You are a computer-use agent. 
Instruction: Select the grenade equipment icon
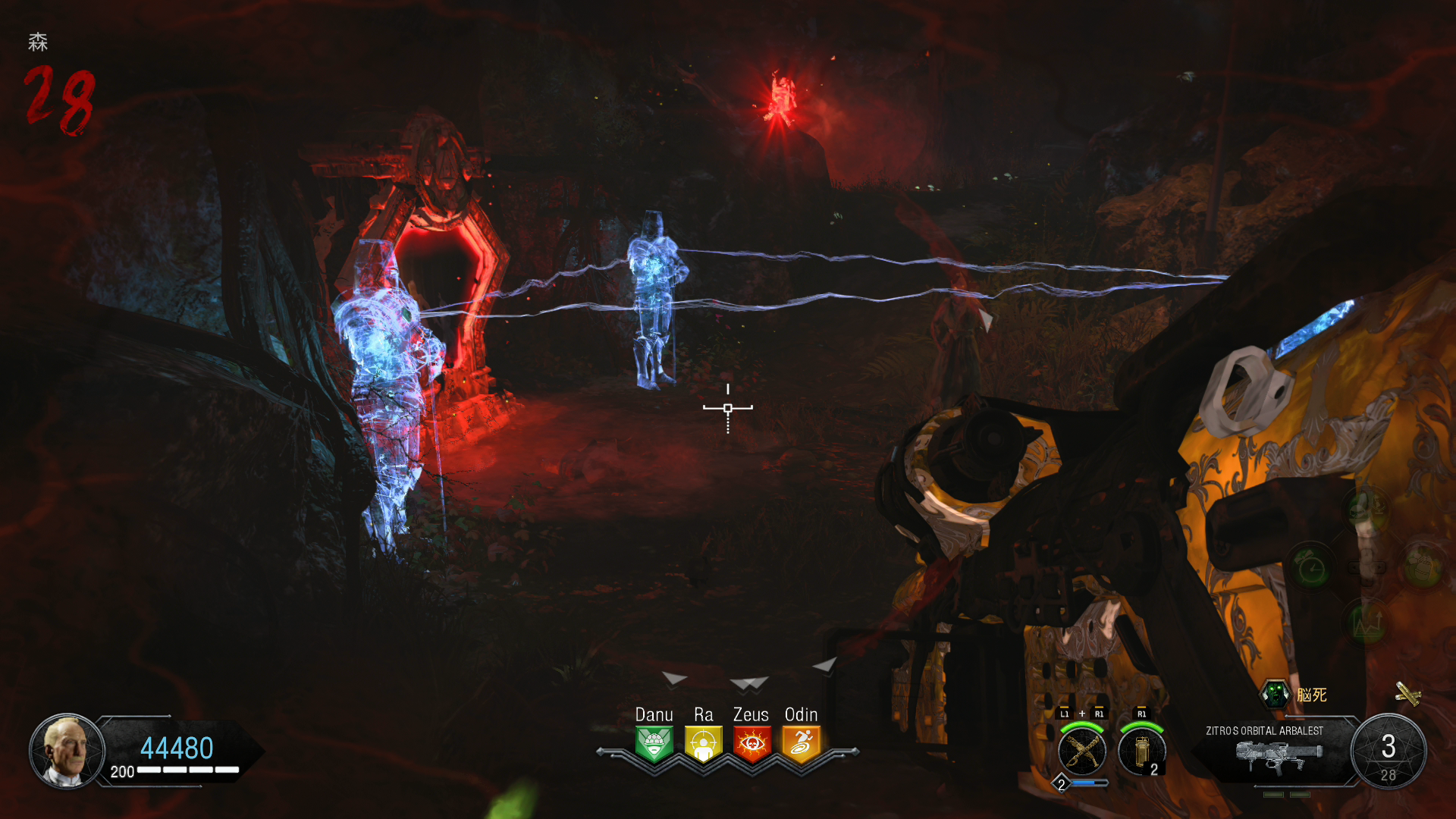click(x=1141, y=751)
